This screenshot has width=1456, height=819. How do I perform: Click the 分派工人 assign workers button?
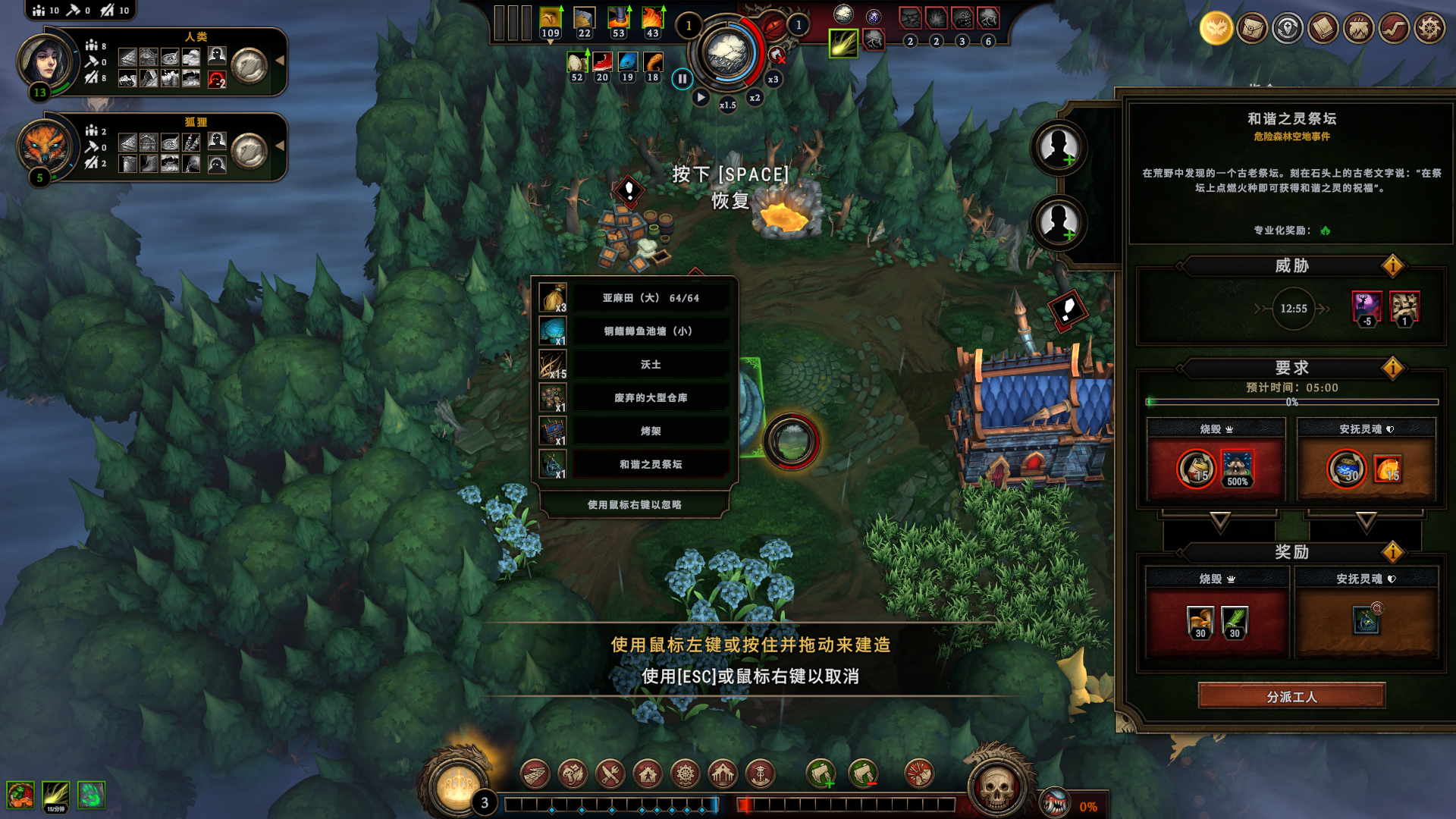coord(1291,696)
